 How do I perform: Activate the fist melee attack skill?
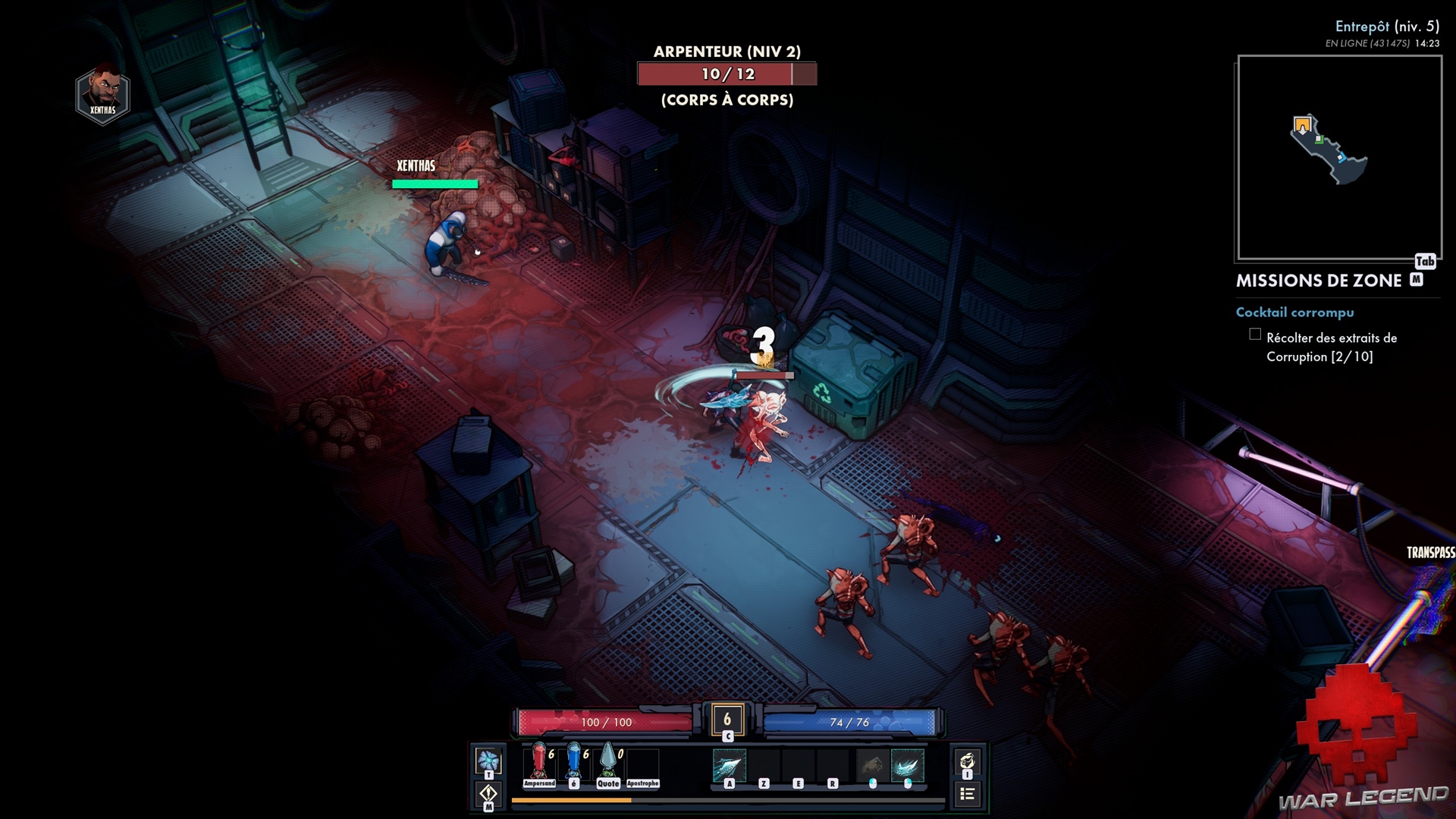(872, 765)
